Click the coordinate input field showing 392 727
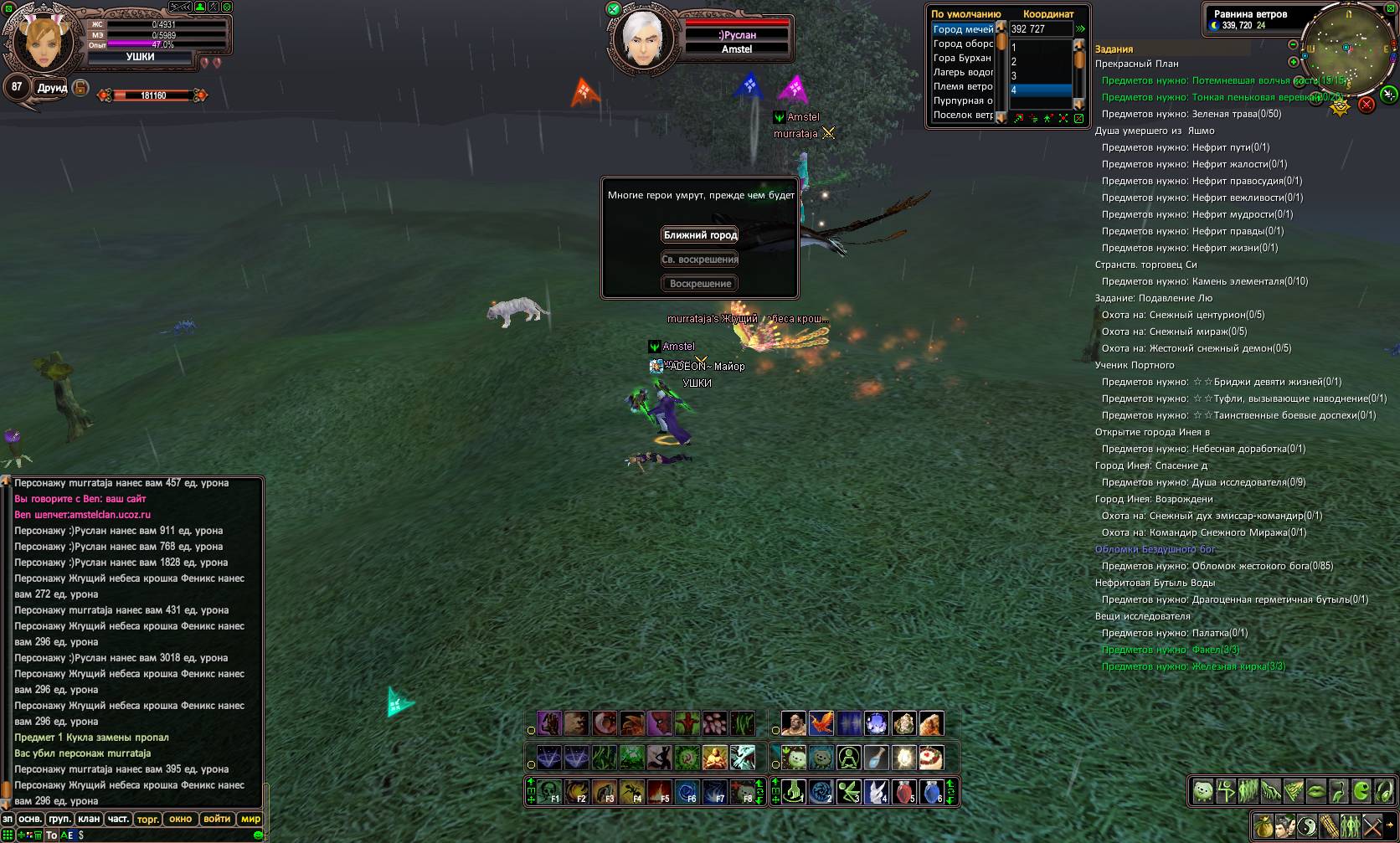The height and width of the screenshot is (843, 1400). (x=1040, y=29)
